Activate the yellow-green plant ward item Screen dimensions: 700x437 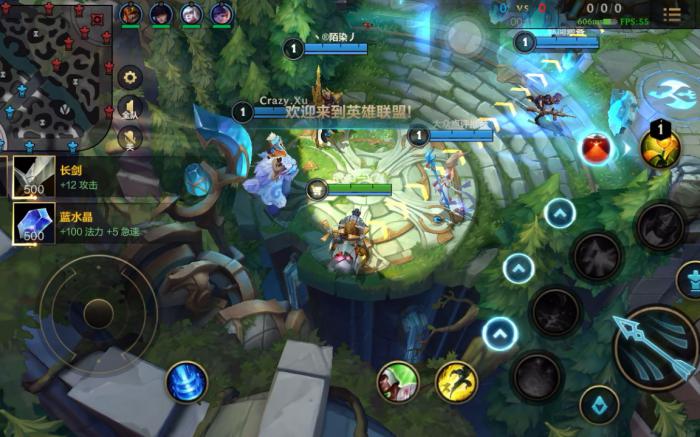660,148
